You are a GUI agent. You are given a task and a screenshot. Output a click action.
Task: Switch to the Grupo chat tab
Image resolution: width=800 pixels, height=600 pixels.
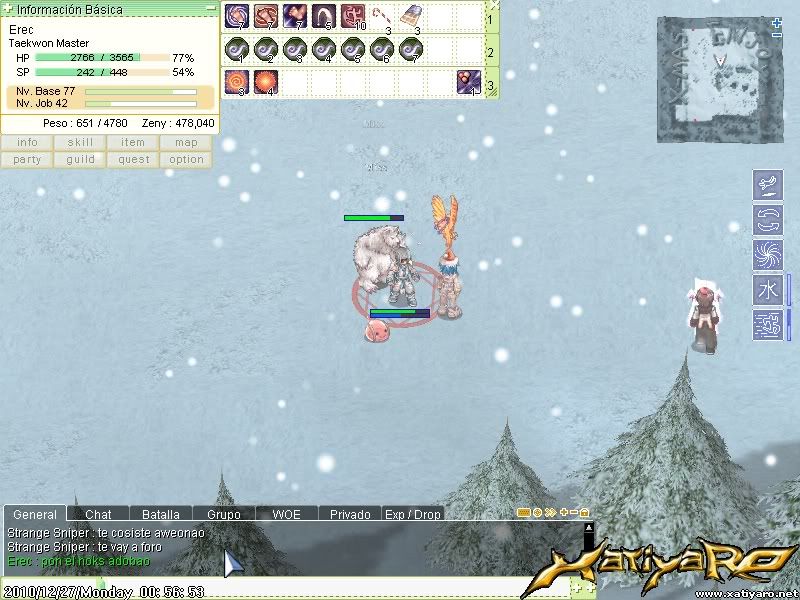click(223, 514)
